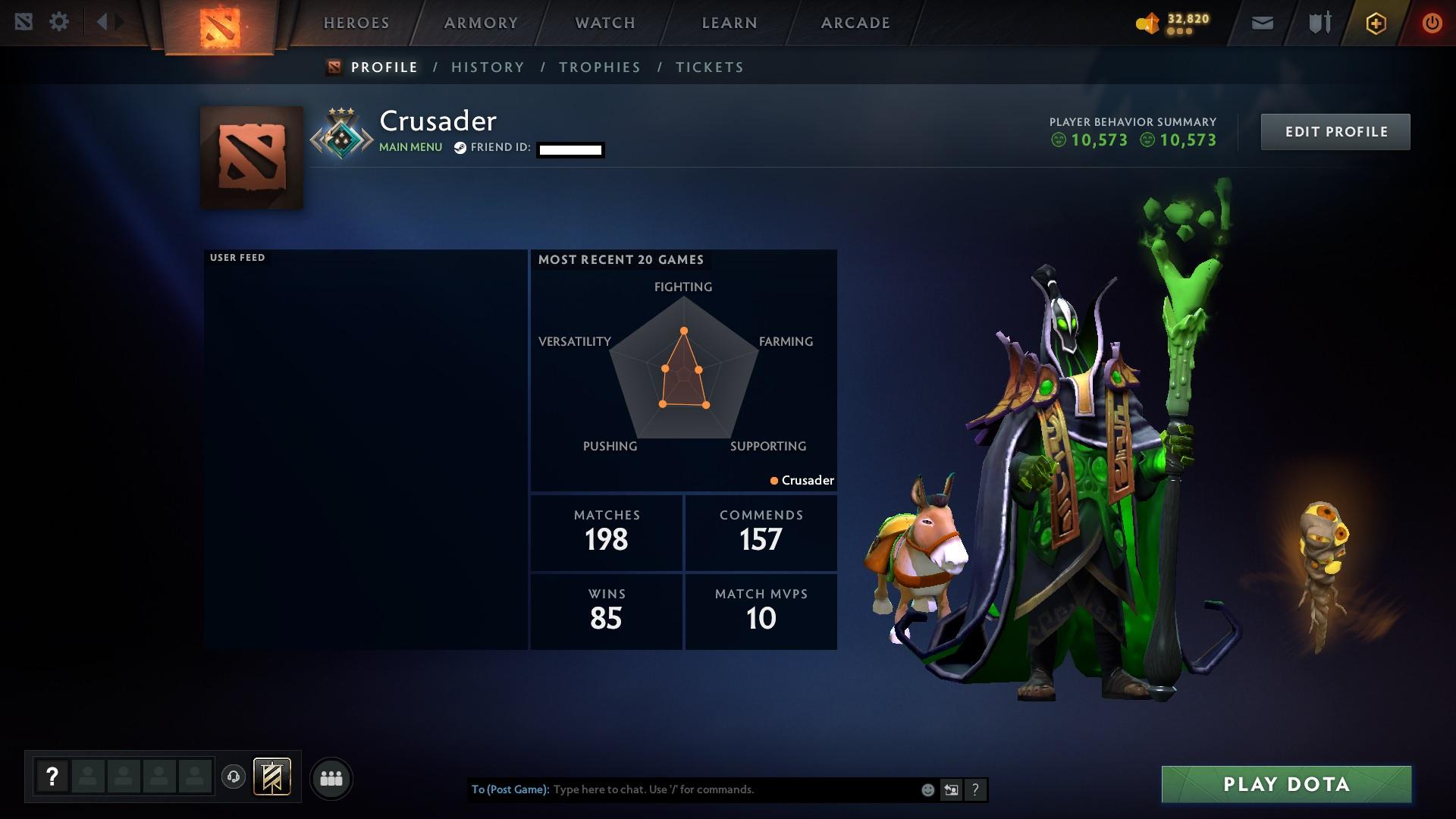The height and width of the screenshot is (819, 1456).
Task: Expand the question mark party slot
Action: point(52,777)
